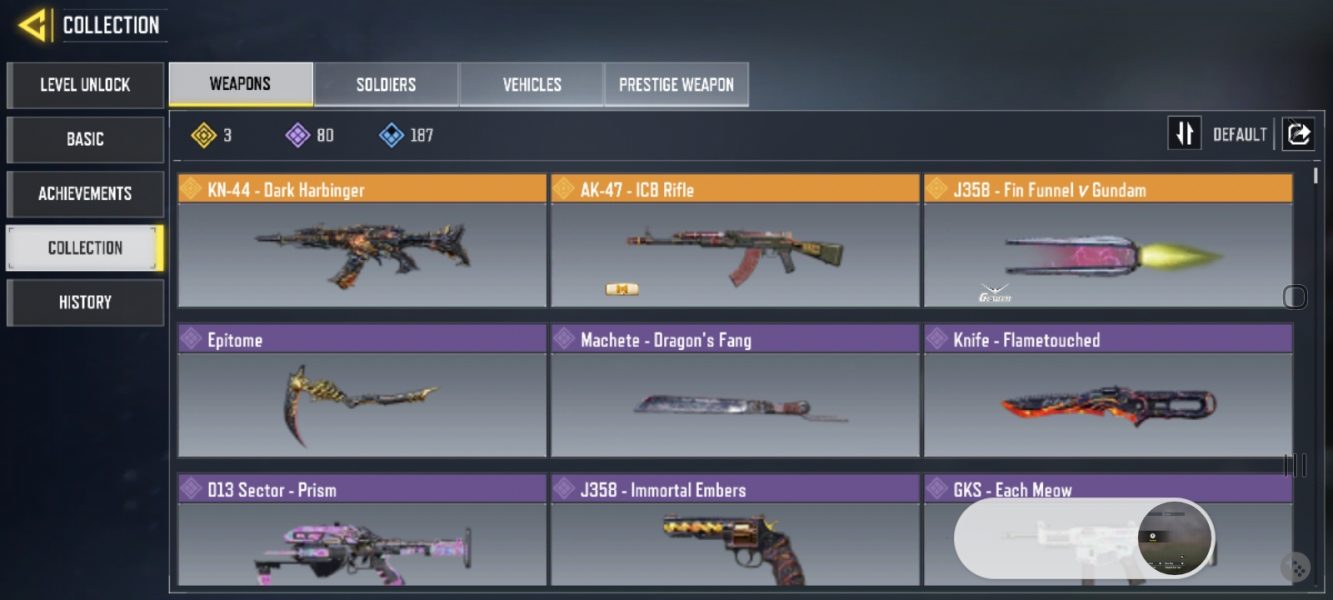The width and height of the screenshot is (1333, 600).
Task: Open the Achievements section
Action: coord(85,193)
